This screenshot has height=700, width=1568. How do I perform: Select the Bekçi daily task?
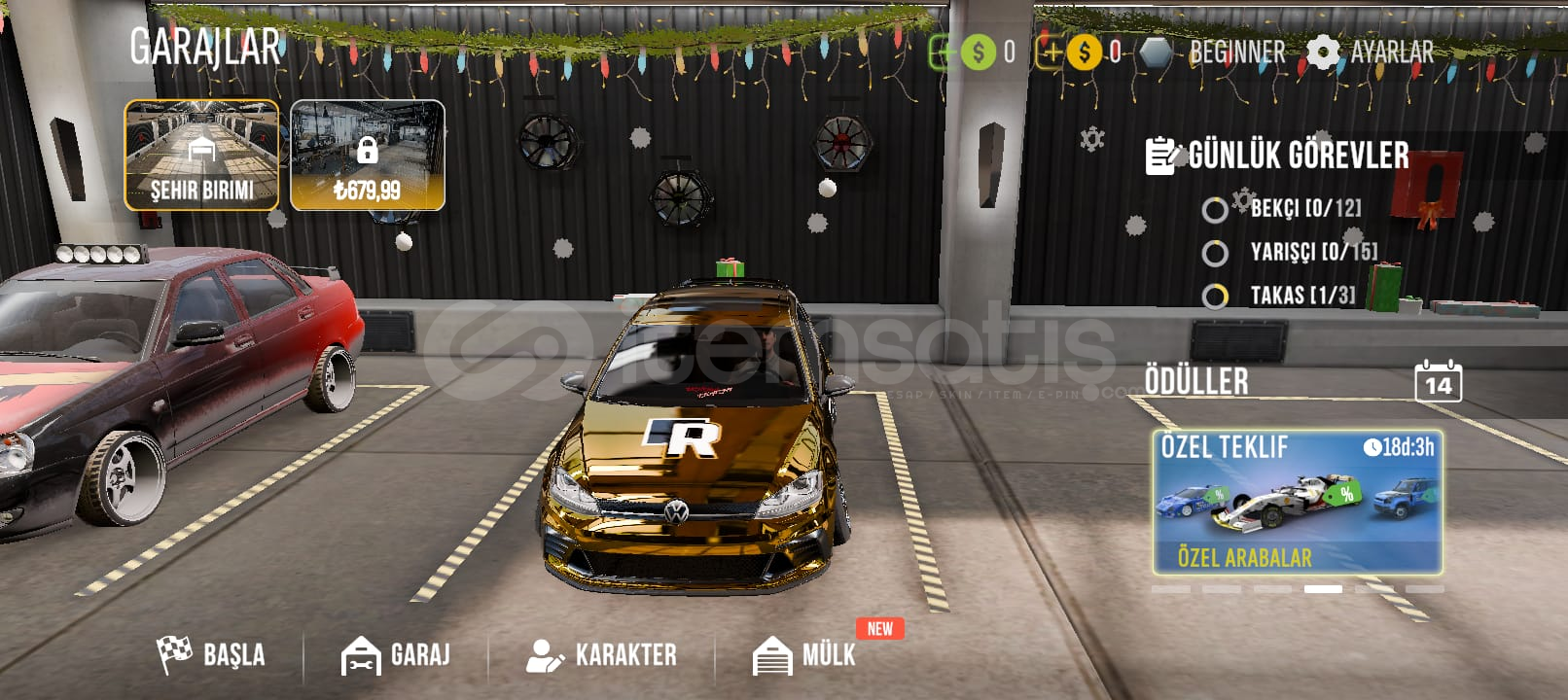[1284, 209]
